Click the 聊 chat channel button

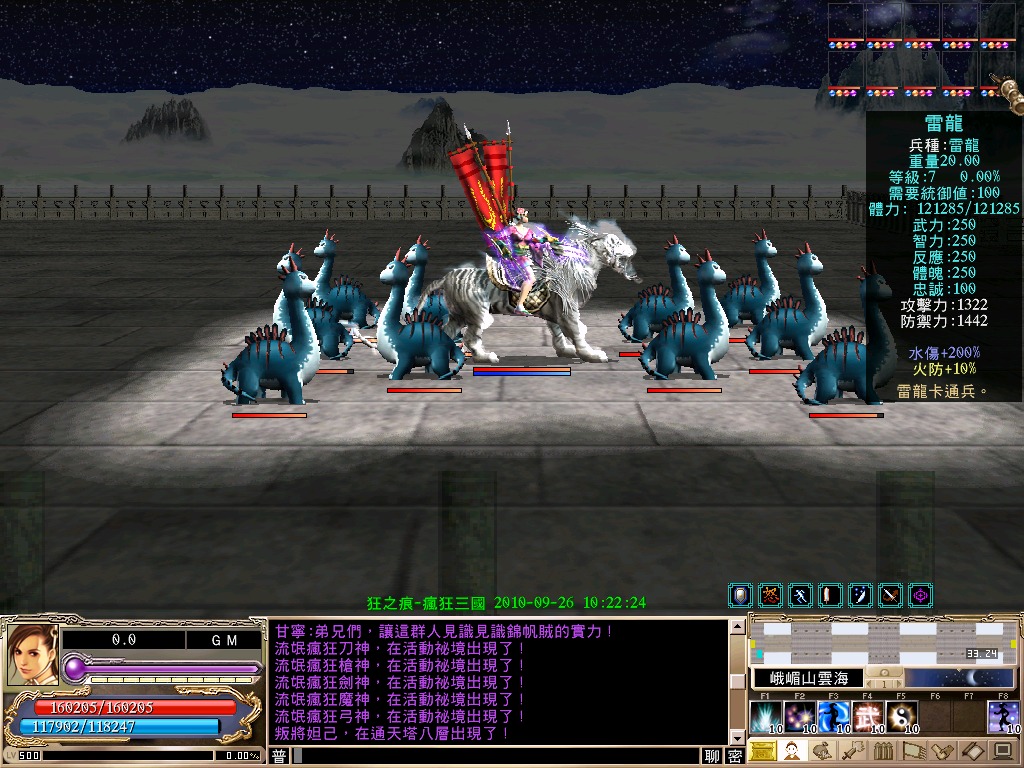712,756
